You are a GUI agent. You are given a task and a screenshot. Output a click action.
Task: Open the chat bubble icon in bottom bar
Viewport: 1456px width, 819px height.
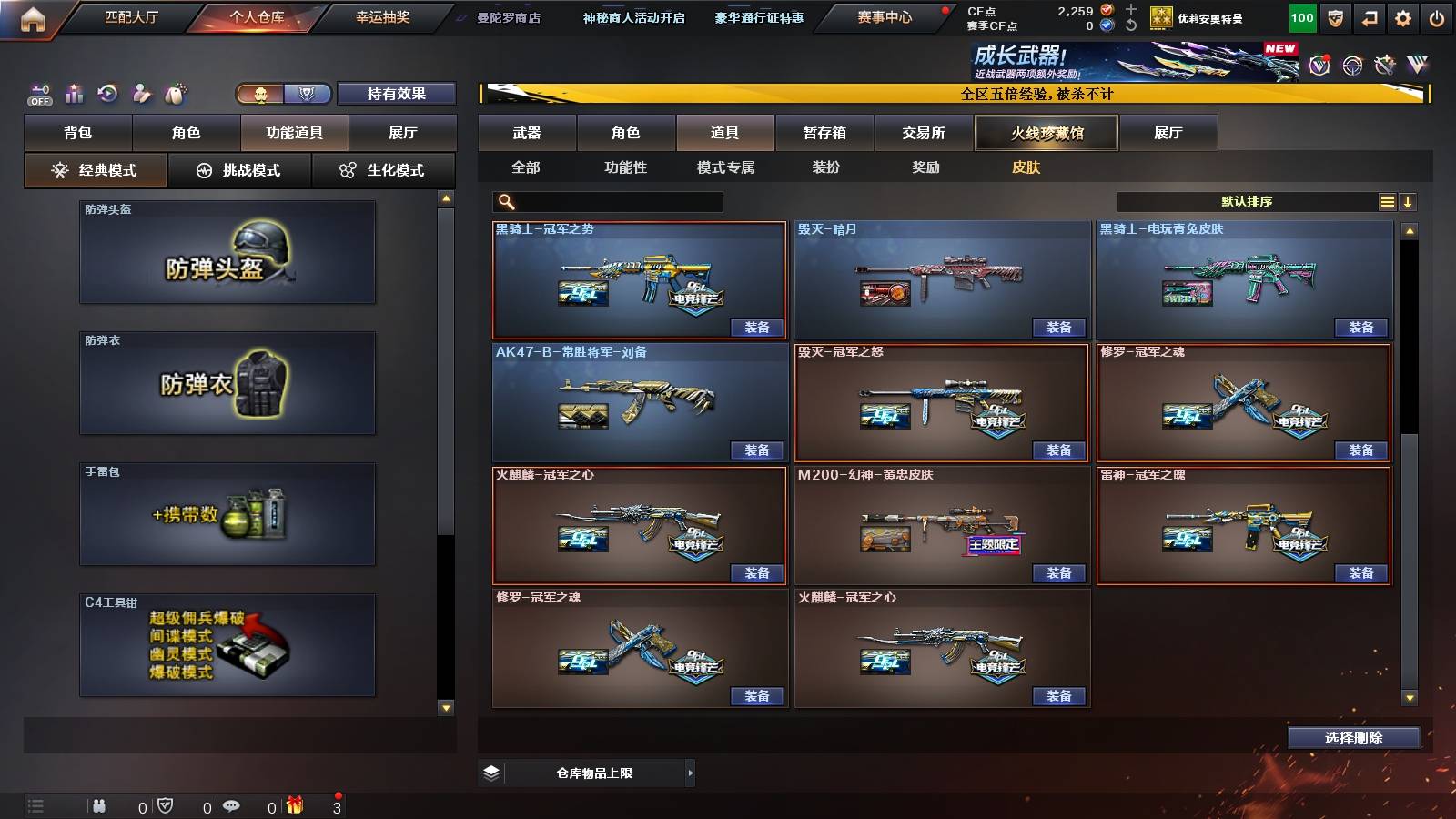click(232, 806)
